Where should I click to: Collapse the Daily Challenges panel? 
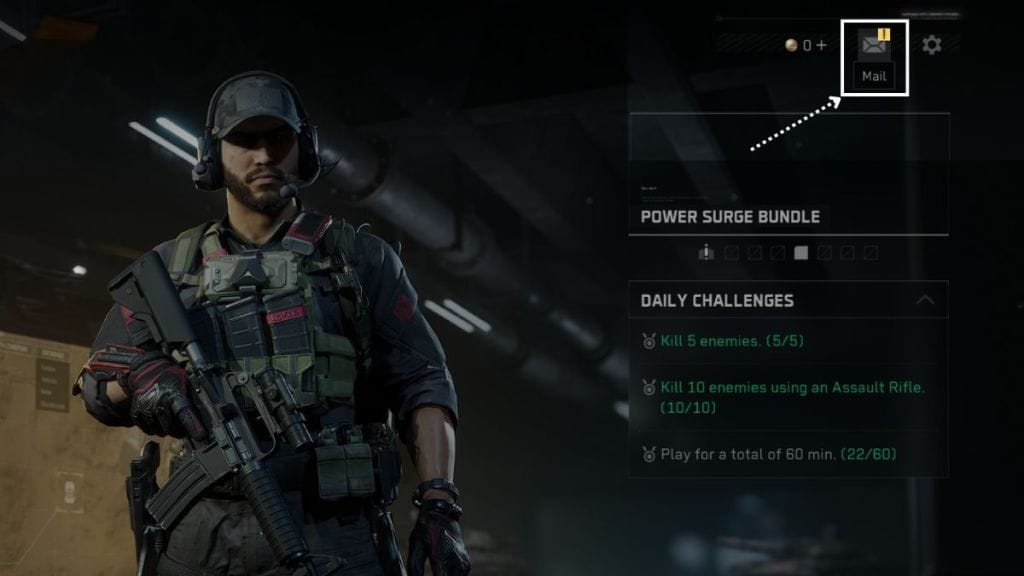[x=925, y=300]
